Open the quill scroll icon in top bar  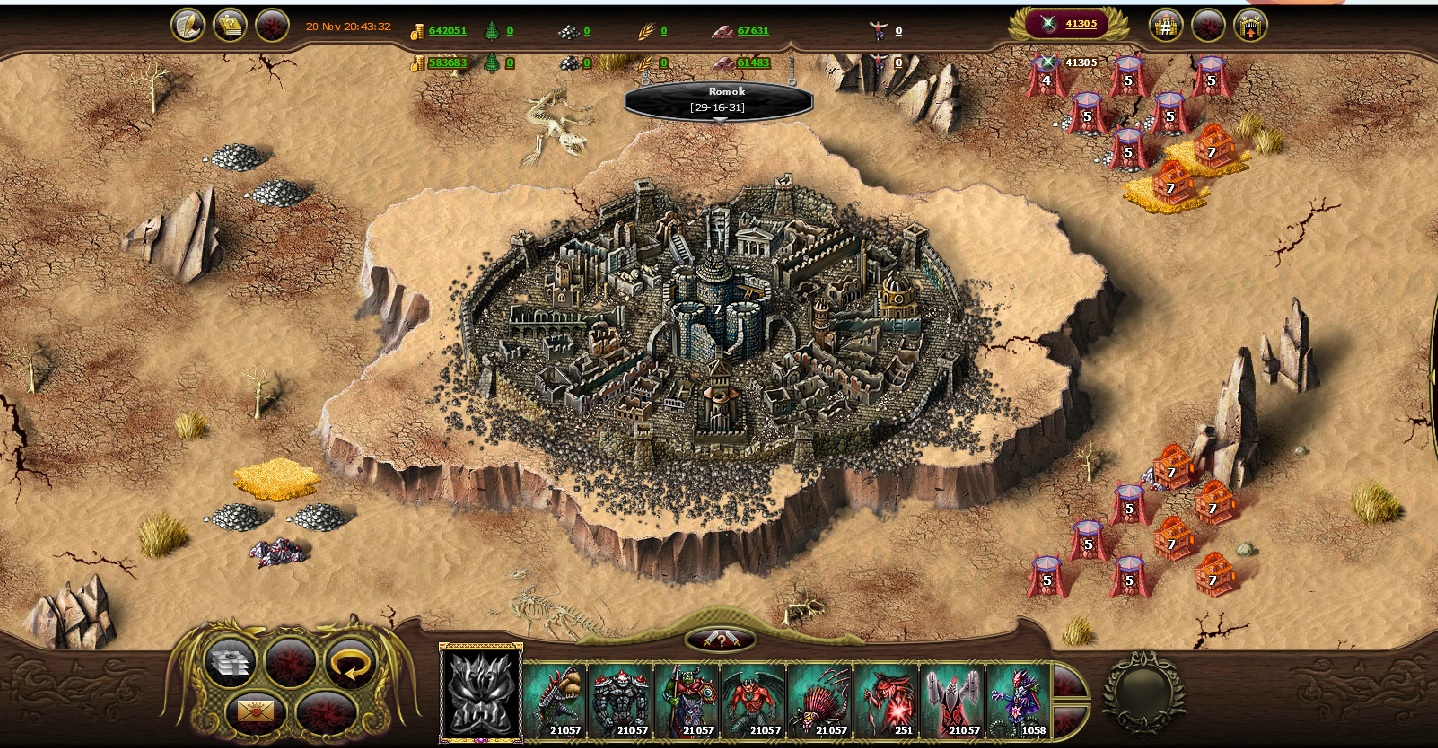pyautogui.click(x=187, y=25)
